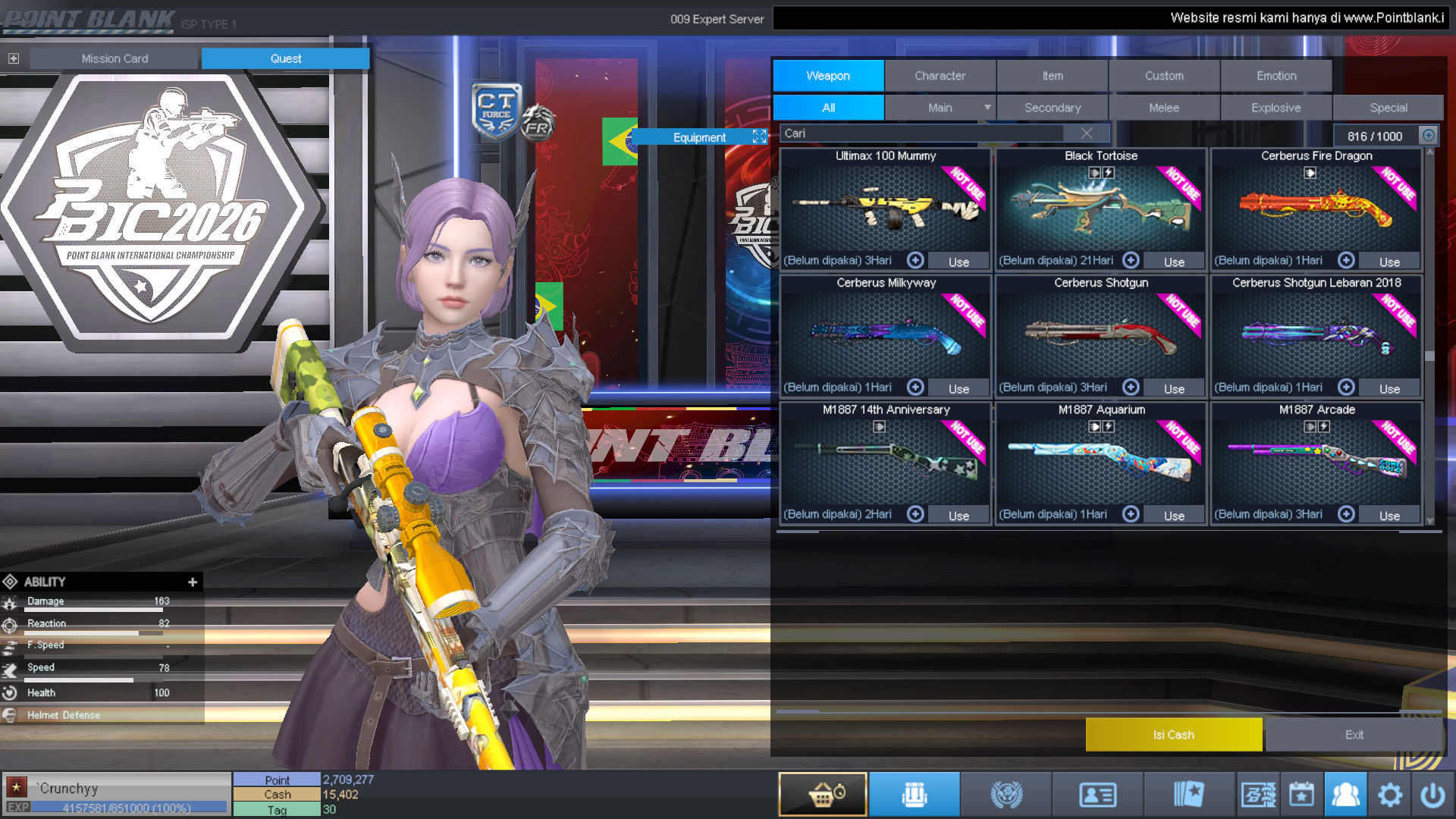Viewport: 1456px width, 819px height.
Task: Exit the inventory screen
Action: tap(1354, 735)
